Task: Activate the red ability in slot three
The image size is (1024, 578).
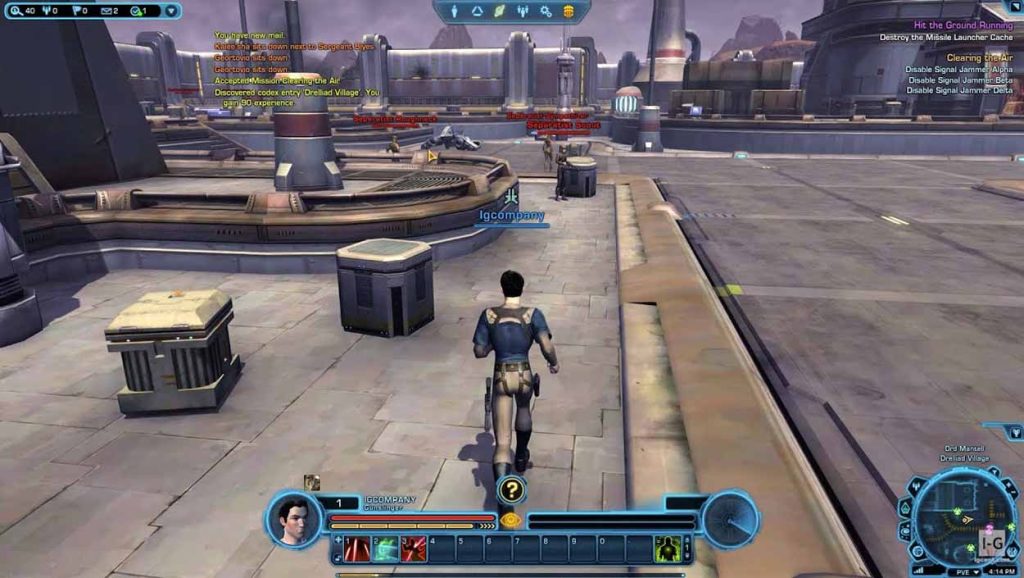Action: (413, 548)
